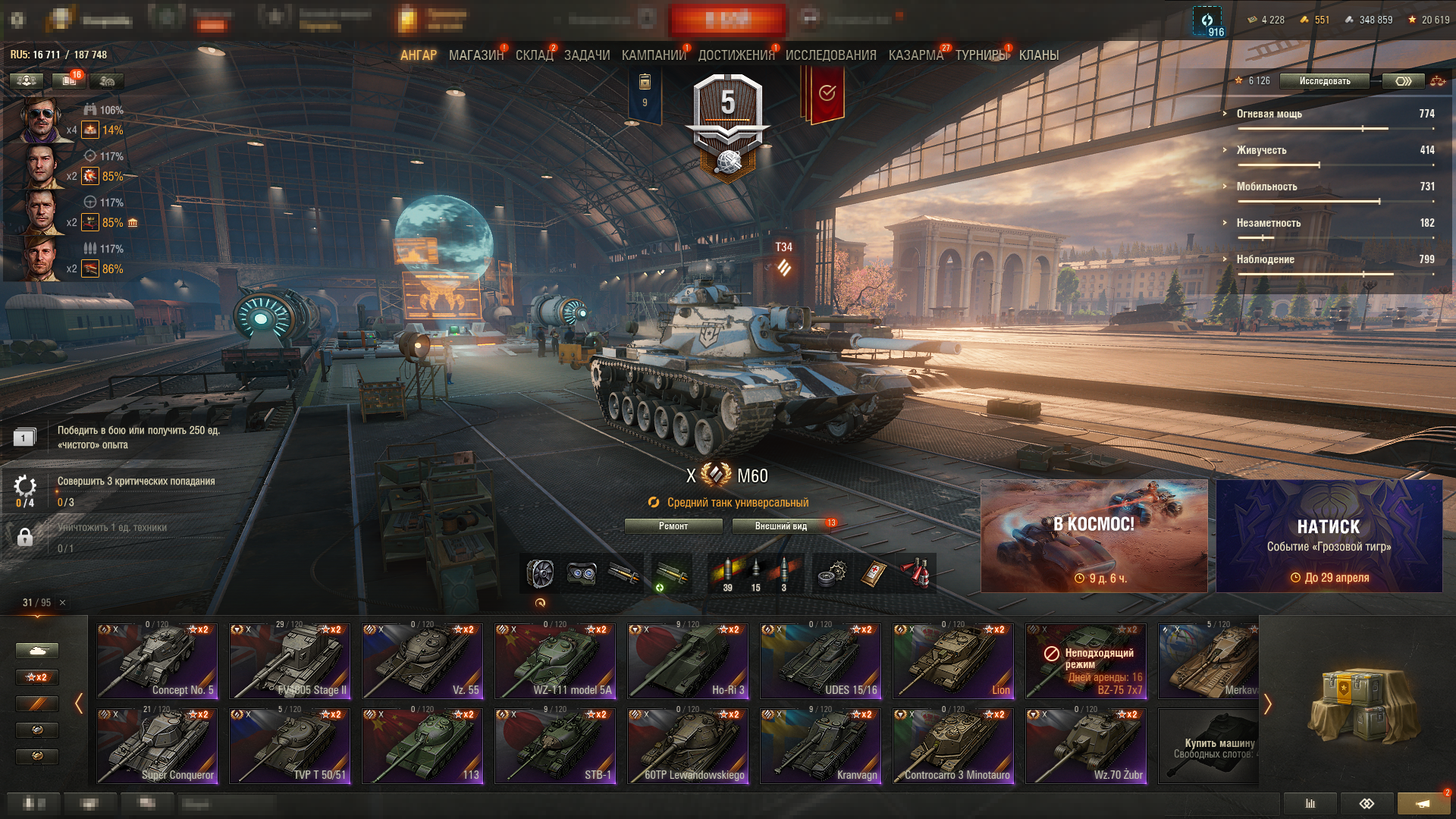Viewport: 1456px width, 819px height.
Task: Open the Внешний вид customization button
Action: pyautogui.click(x=781, y=526)
